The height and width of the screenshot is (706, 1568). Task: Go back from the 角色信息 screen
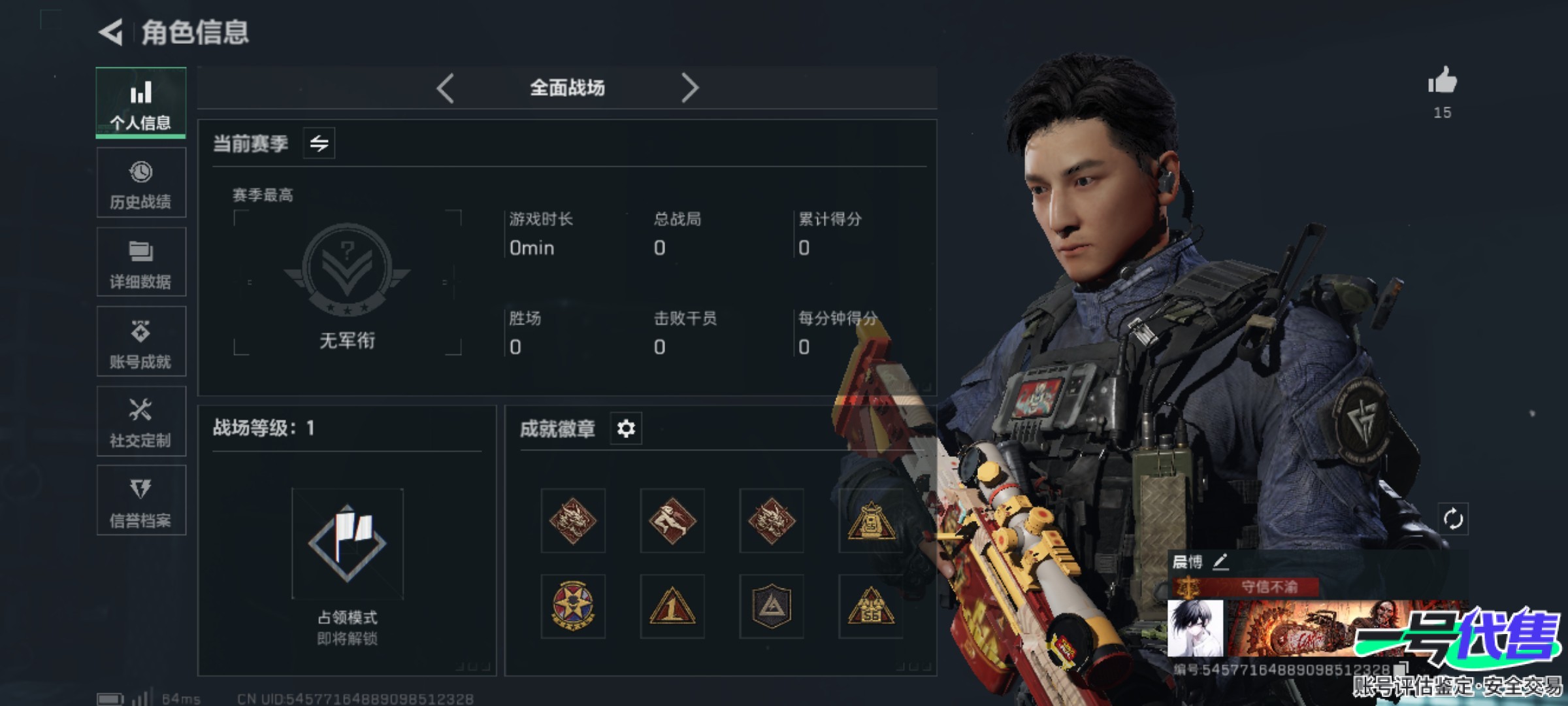(111, 32)
